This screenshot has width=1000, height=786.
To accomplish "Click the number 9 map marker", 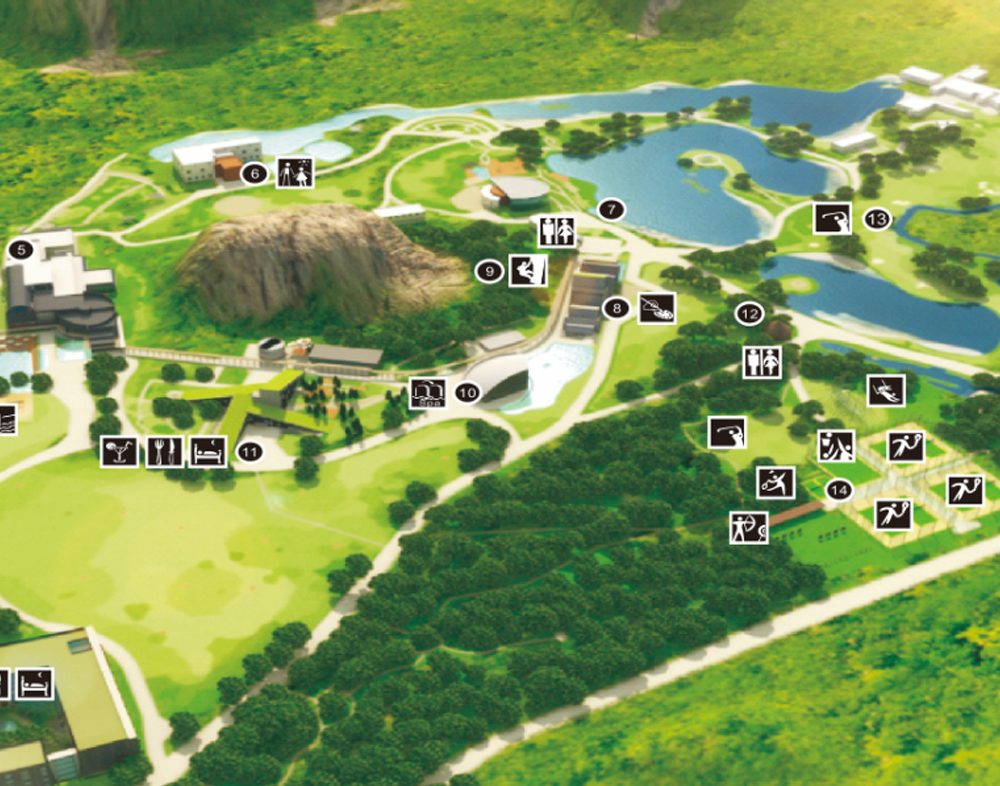I will pos(488,270).
